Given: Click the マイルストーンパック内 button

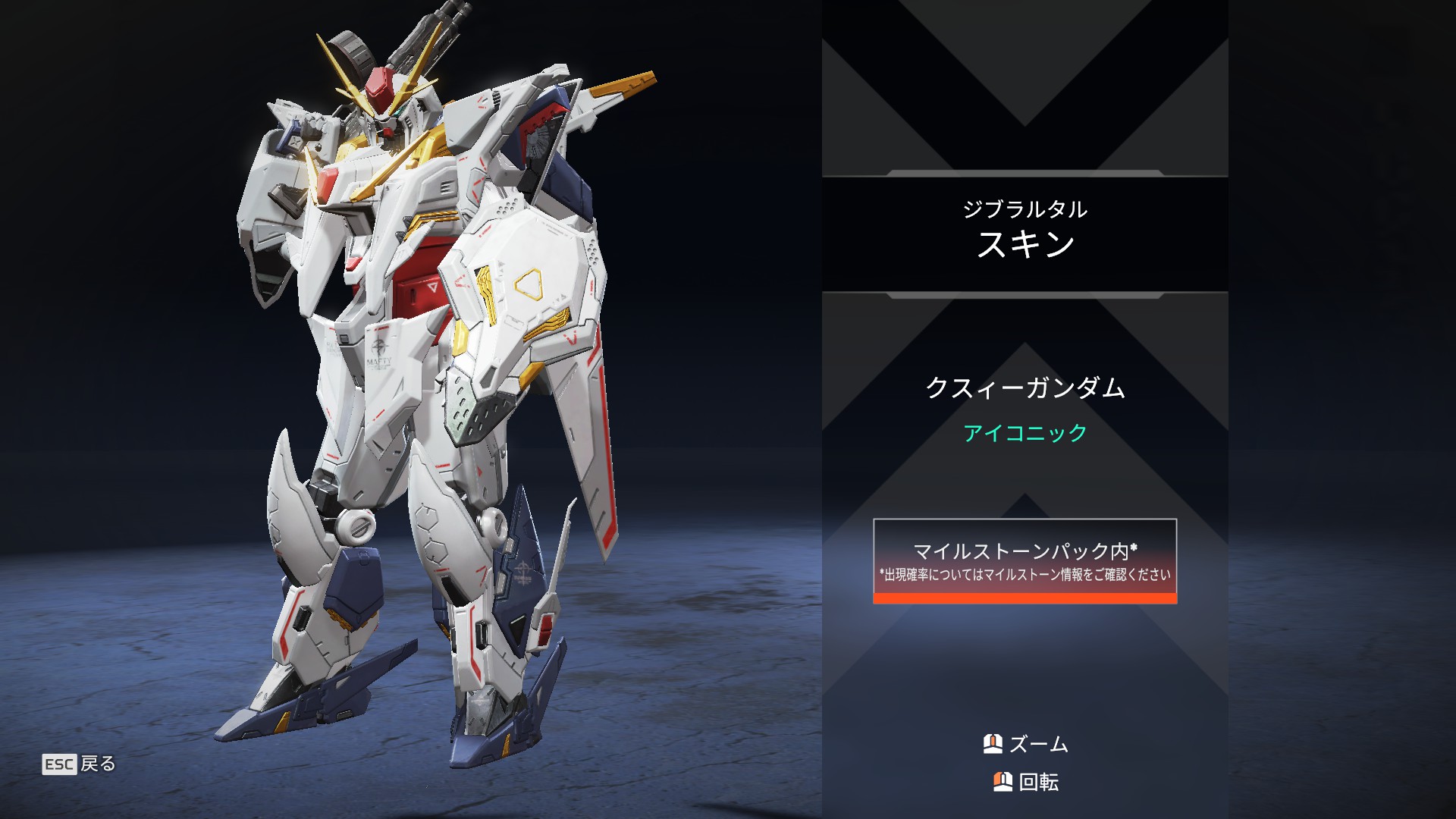Looking at the screenshot, I should (1025, 561).
